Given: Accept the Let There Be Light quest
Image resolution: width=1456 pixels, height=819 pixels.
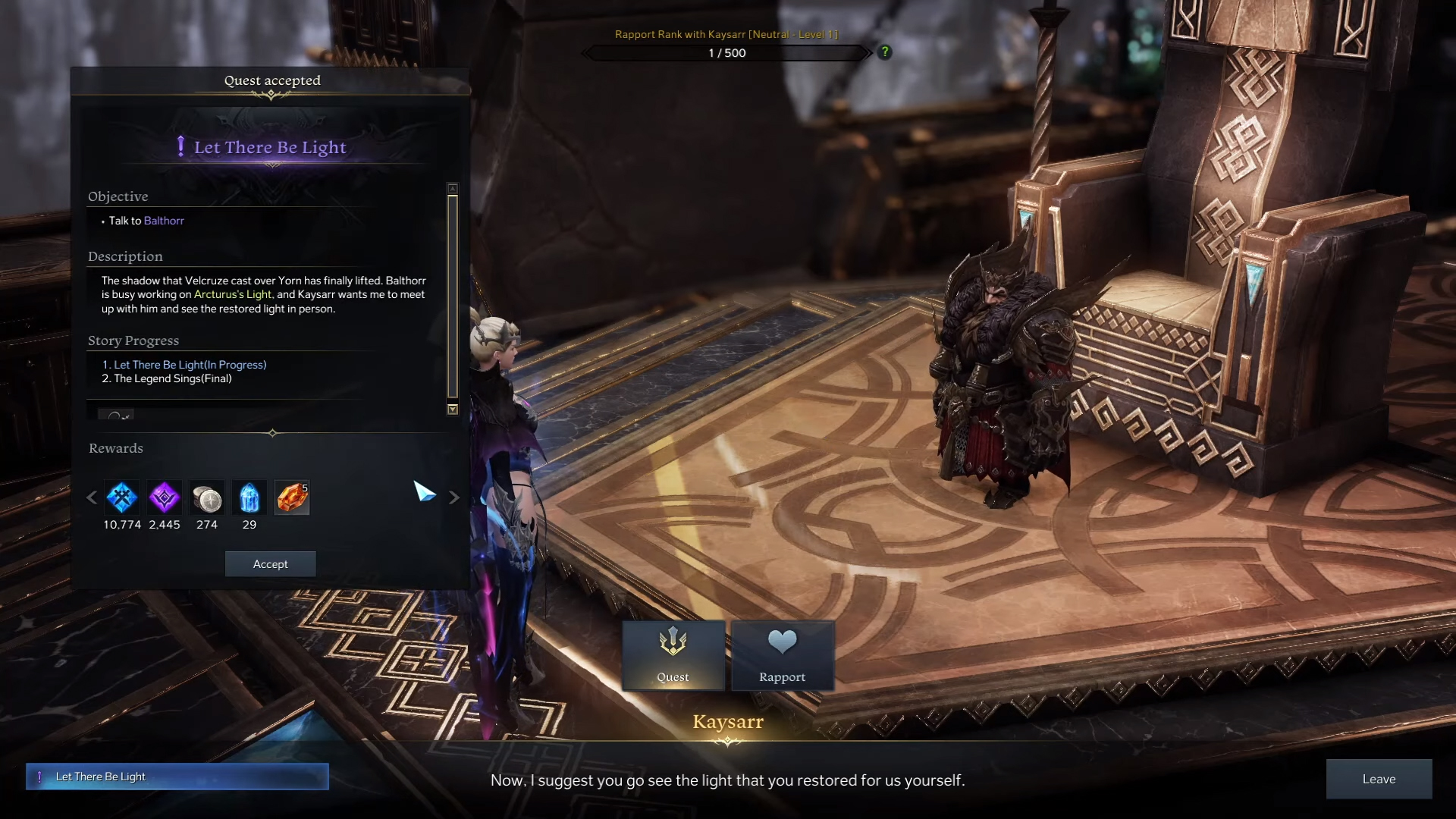Looking at the screenshot, I should tap(270, 564).
